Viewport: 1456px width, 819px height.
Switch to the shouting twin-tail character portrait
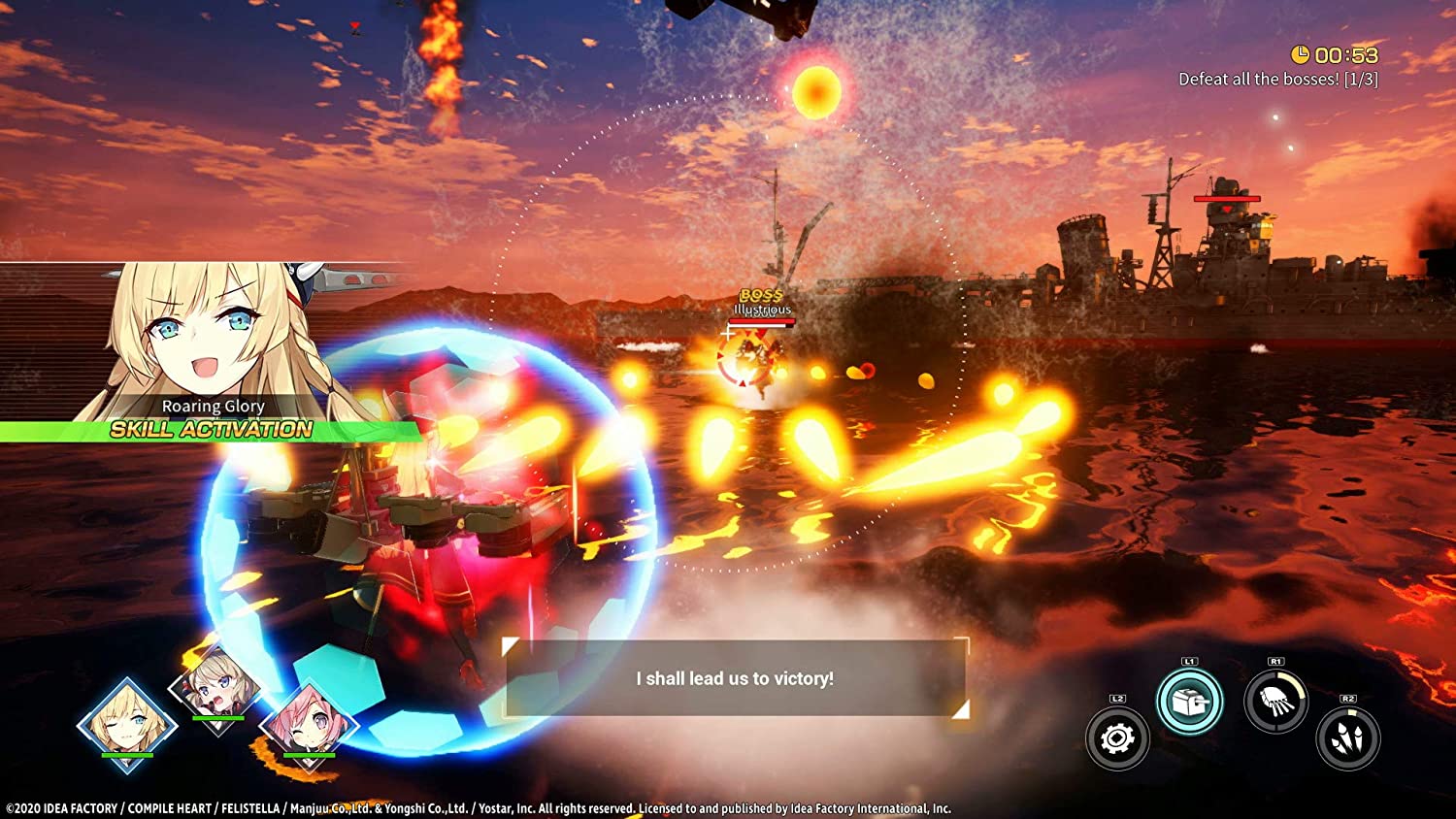216,691
